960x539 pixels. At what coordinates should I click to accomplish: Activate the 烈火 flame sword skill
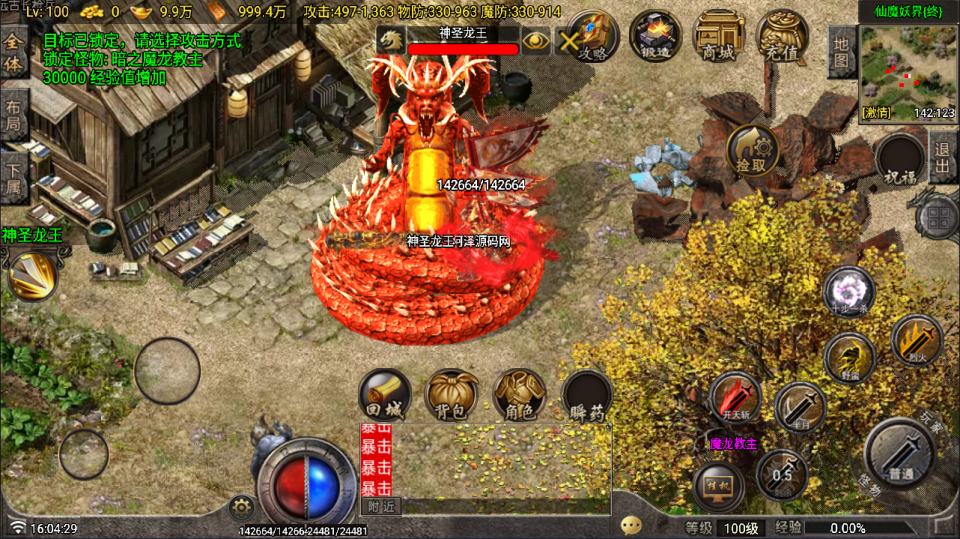point(916,341)
